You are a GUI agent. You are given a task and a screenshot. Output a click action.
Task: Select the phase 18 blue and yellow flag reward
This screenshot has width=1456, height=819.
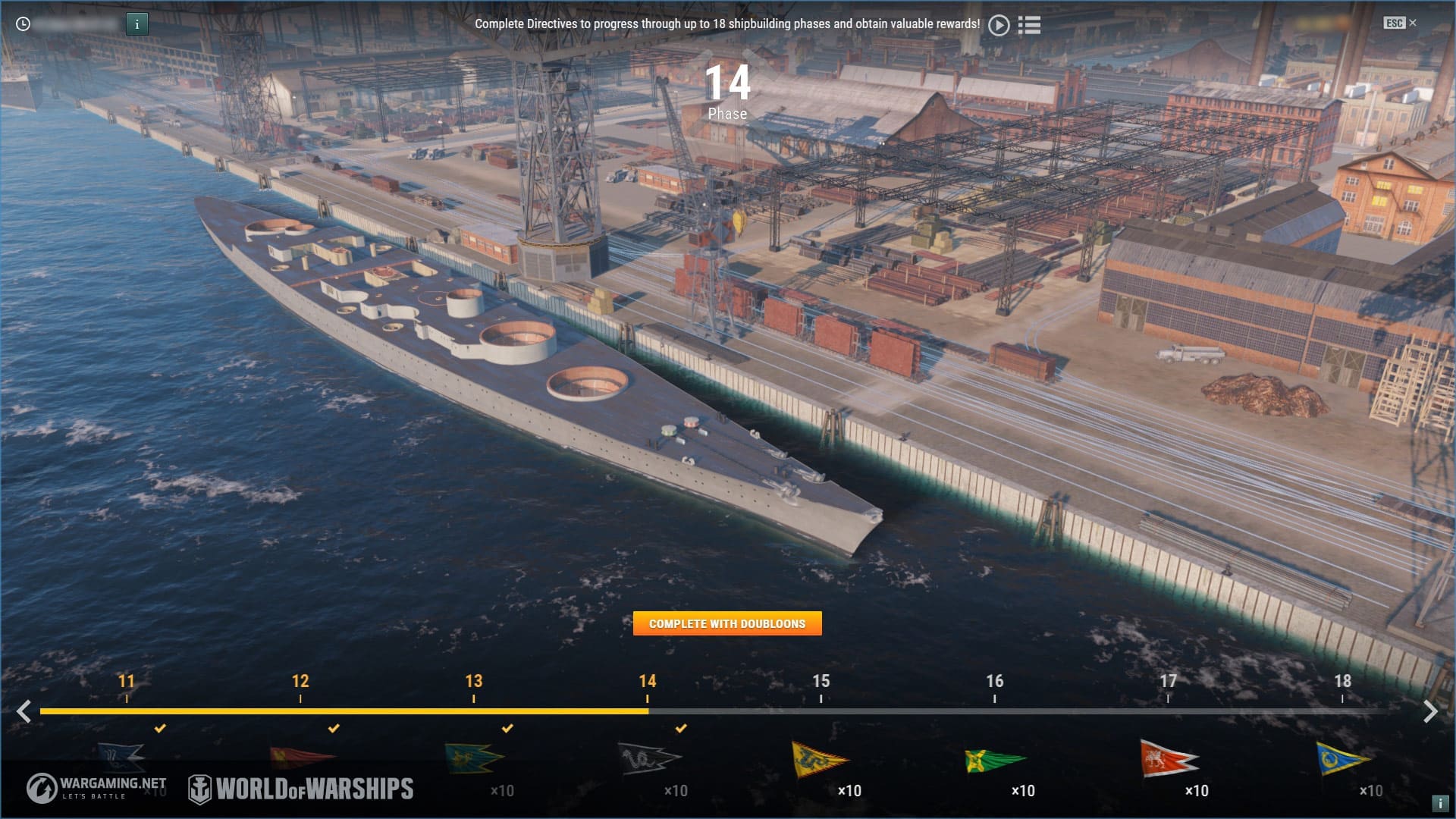1341,759
